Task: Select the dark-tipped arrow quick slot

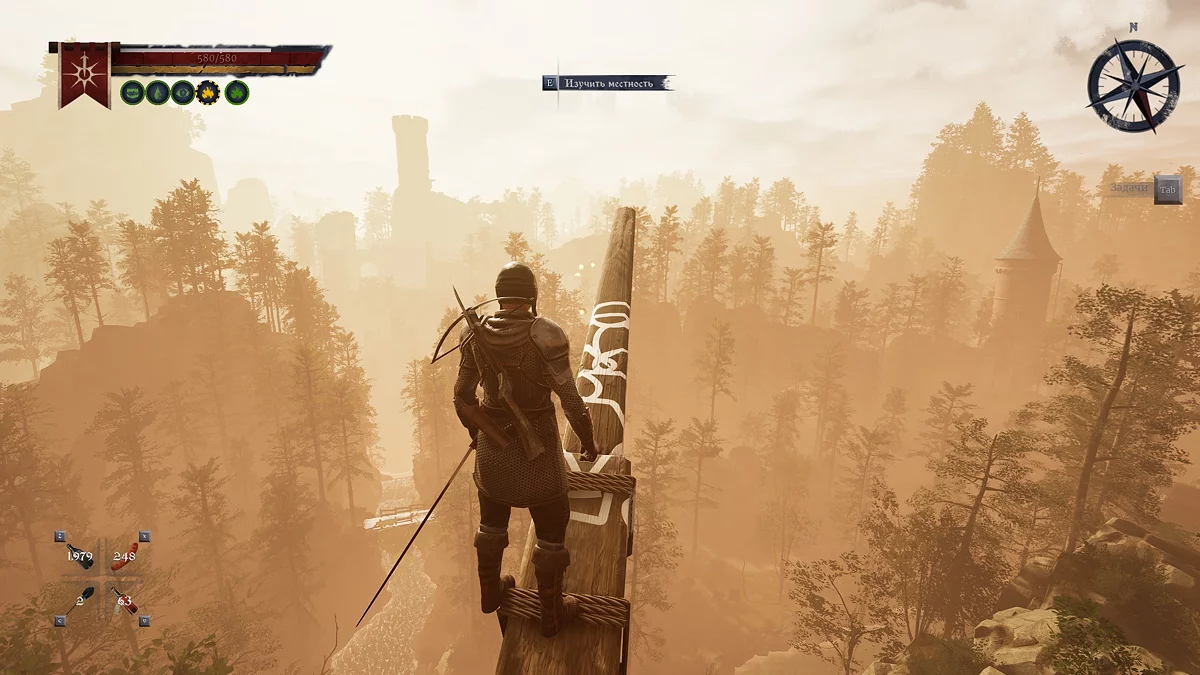Action: point(82,600)
